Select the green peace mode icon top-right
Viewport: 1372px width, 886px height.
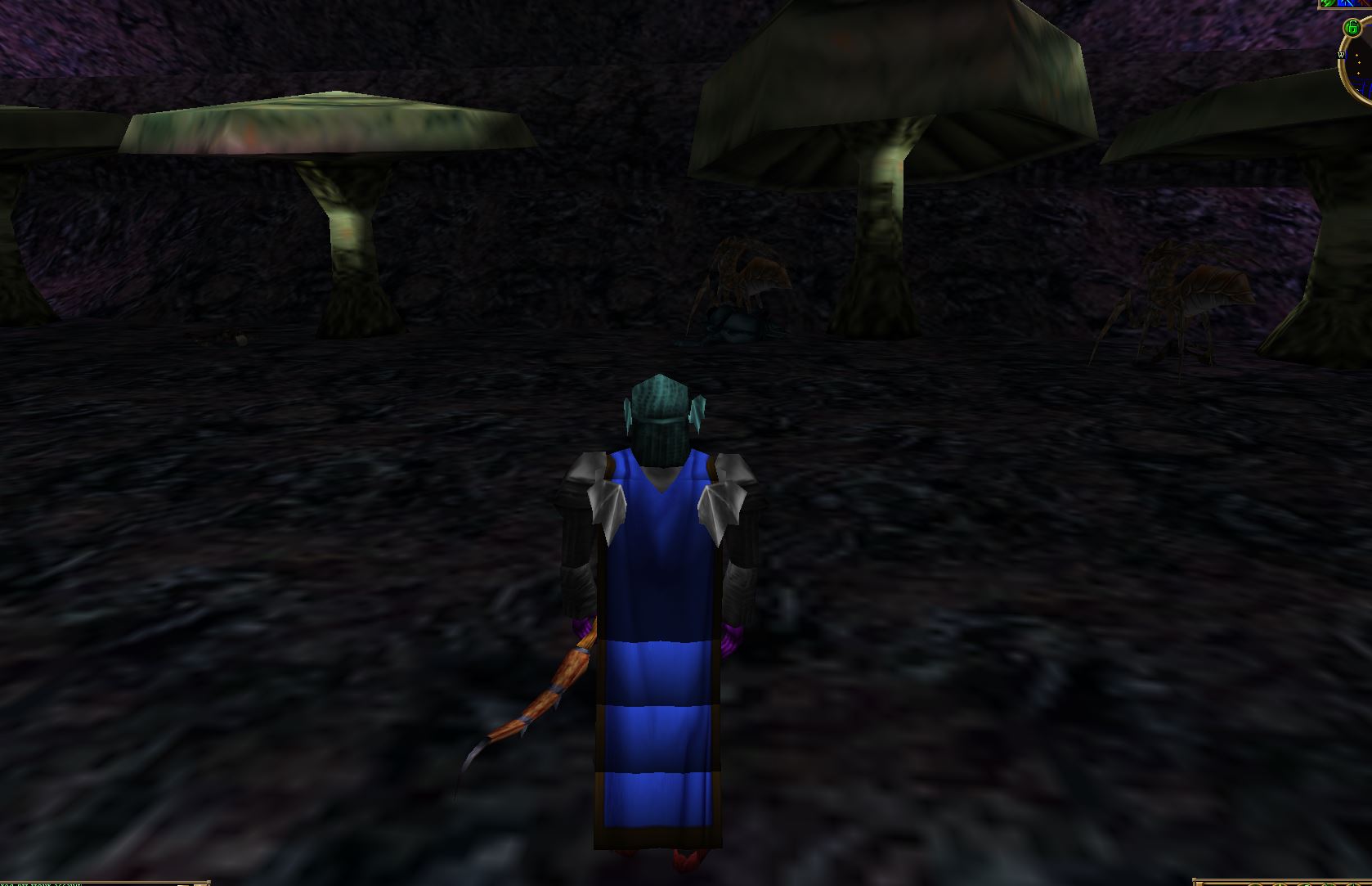tap(1328, 4)
